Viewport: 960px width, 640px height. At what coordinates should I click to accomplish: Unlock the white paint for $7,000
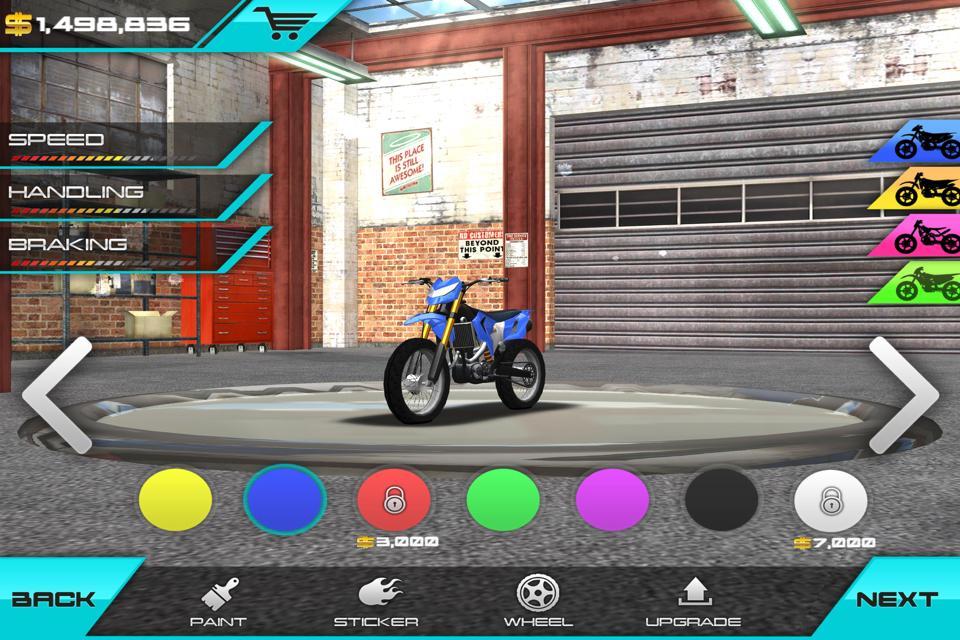[831, 499]
